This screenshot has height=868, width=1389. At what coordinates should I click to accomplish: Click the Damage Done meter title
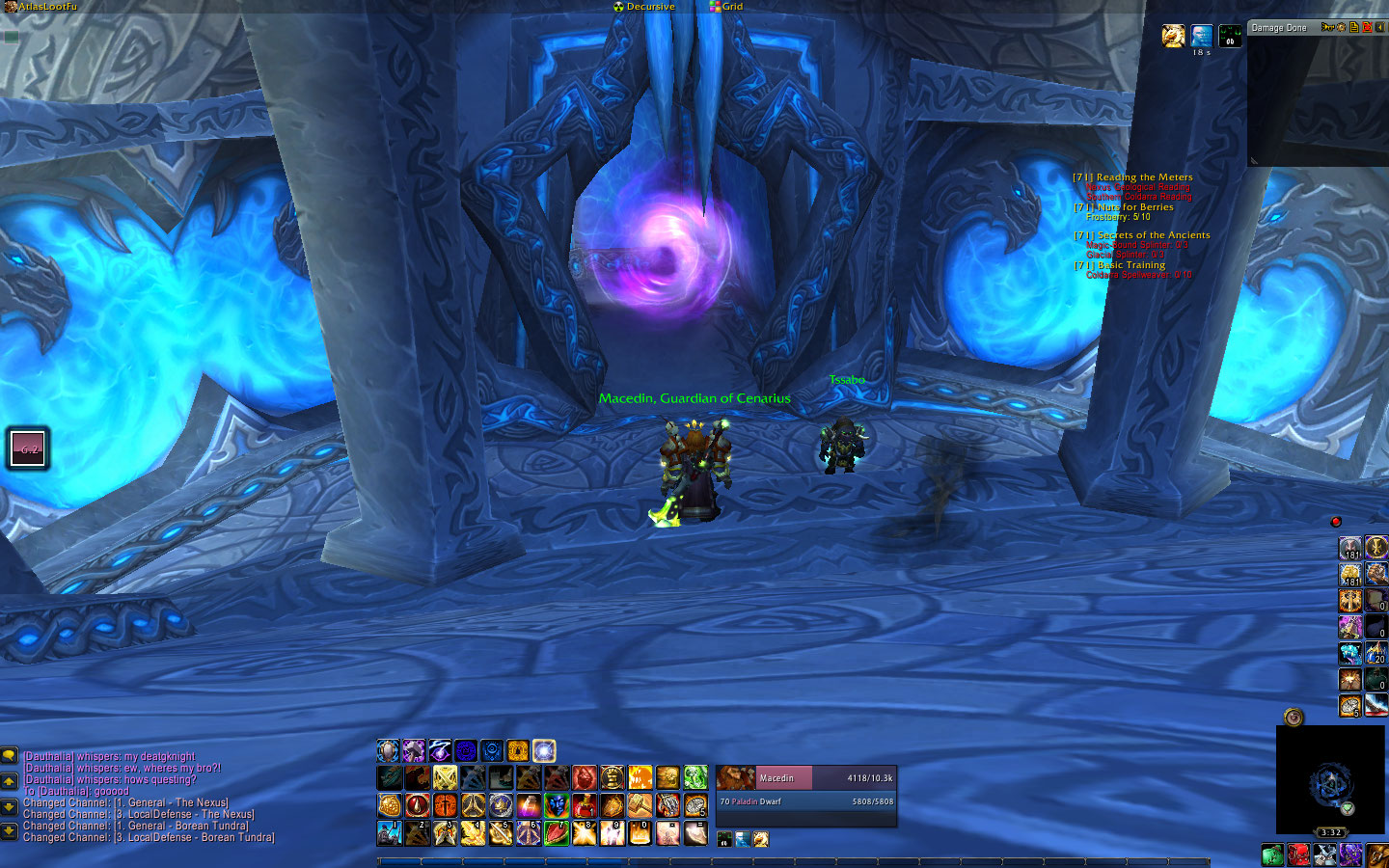[x=1279, y=28]
